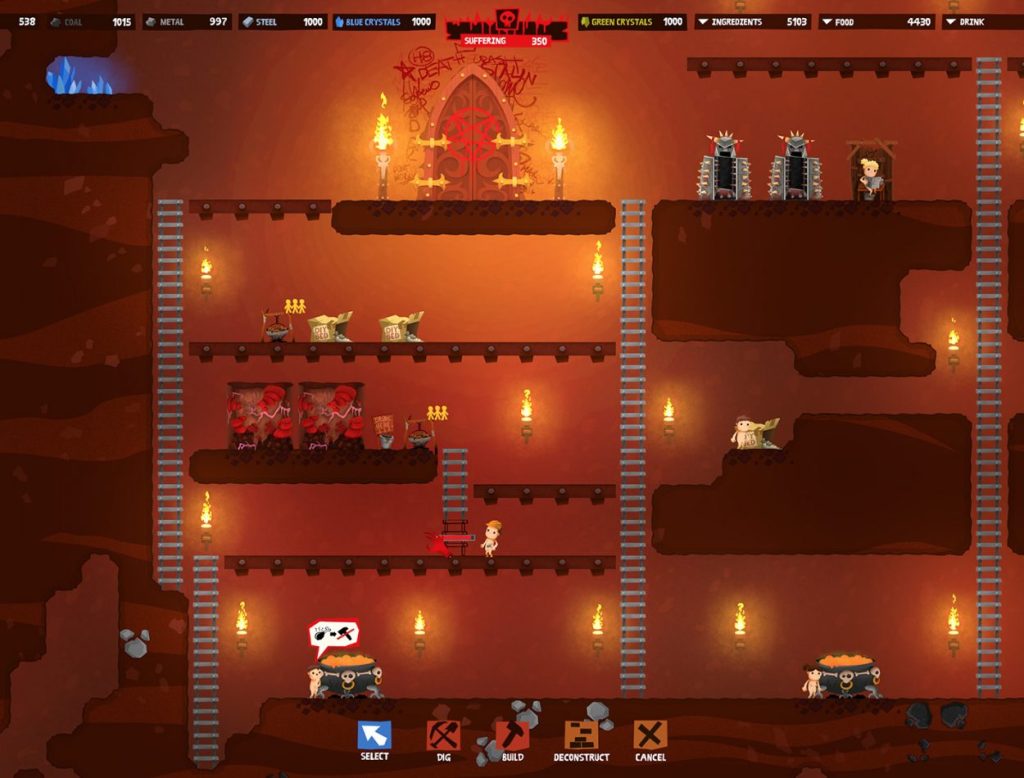Pick the Deconstruct tool
The width and height of the screenshot is (1024, 778).
[581, 735]
